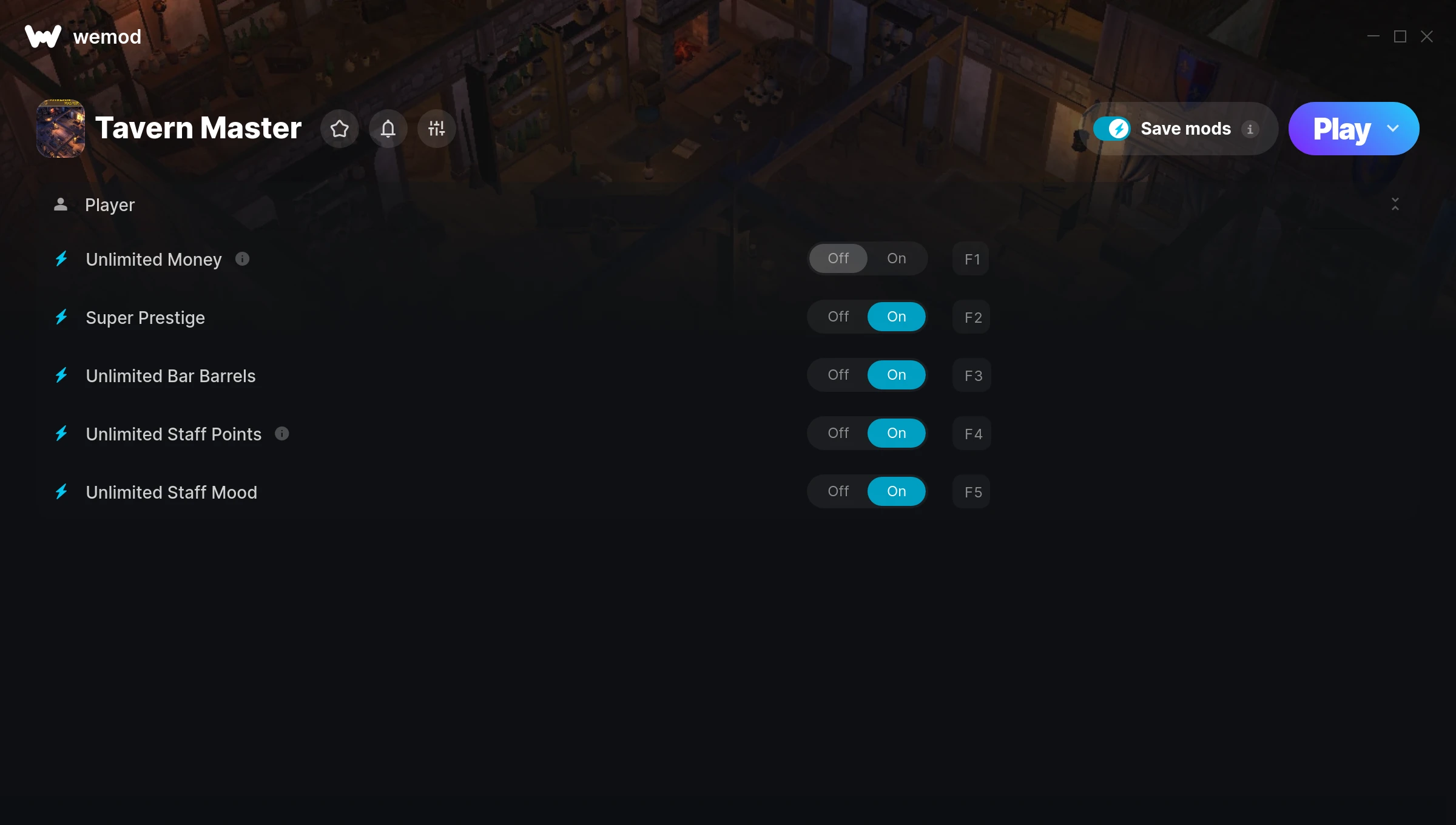Image resolution: width=1456 pixels, height=825 pixels.
Task: Toggle the Save mods switch
Action: [1113, 129]
